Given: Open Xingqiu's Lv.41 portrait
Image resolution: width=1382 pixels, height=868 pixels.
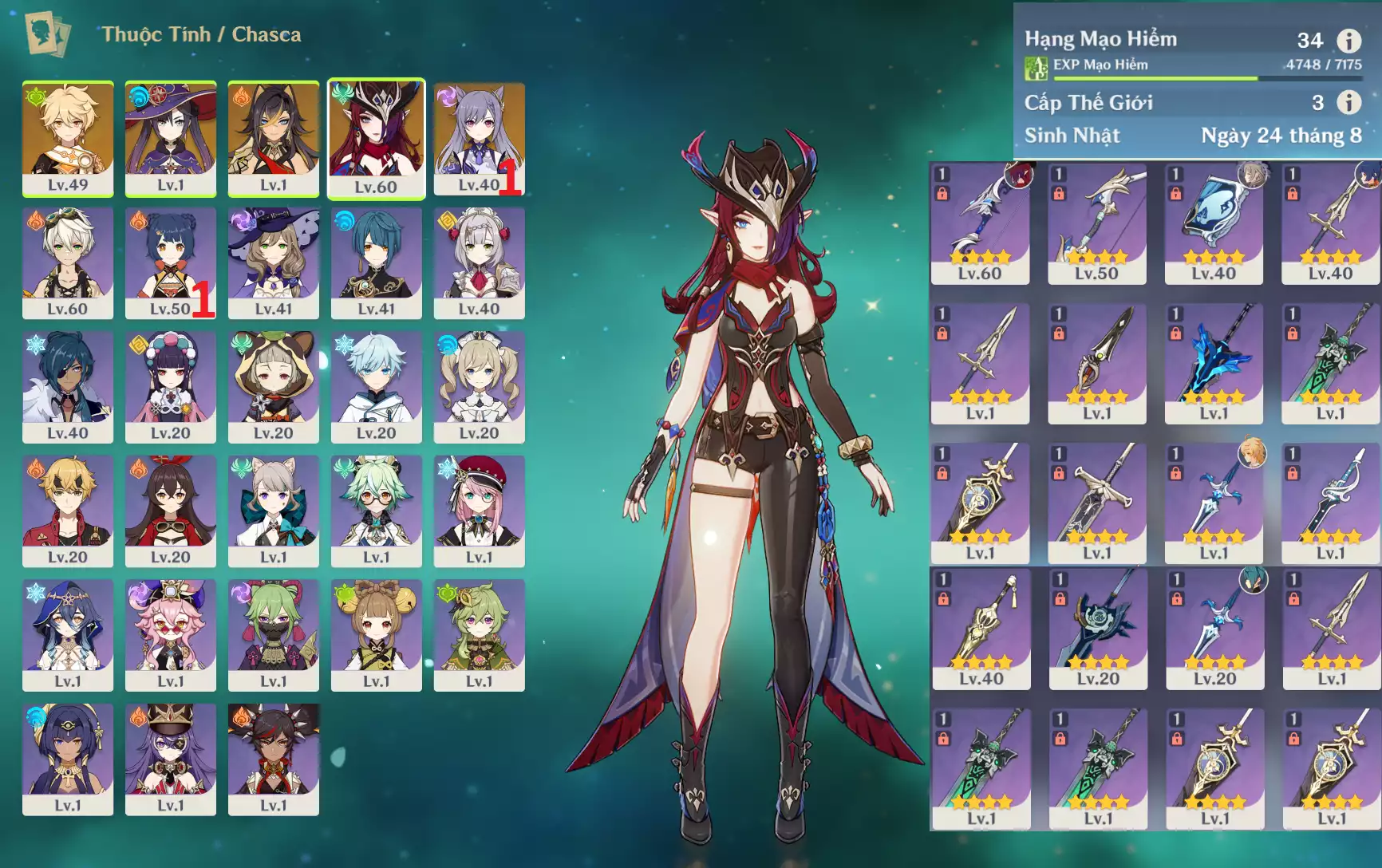Looking at the screenshot, I should click(x=376, y=262).
